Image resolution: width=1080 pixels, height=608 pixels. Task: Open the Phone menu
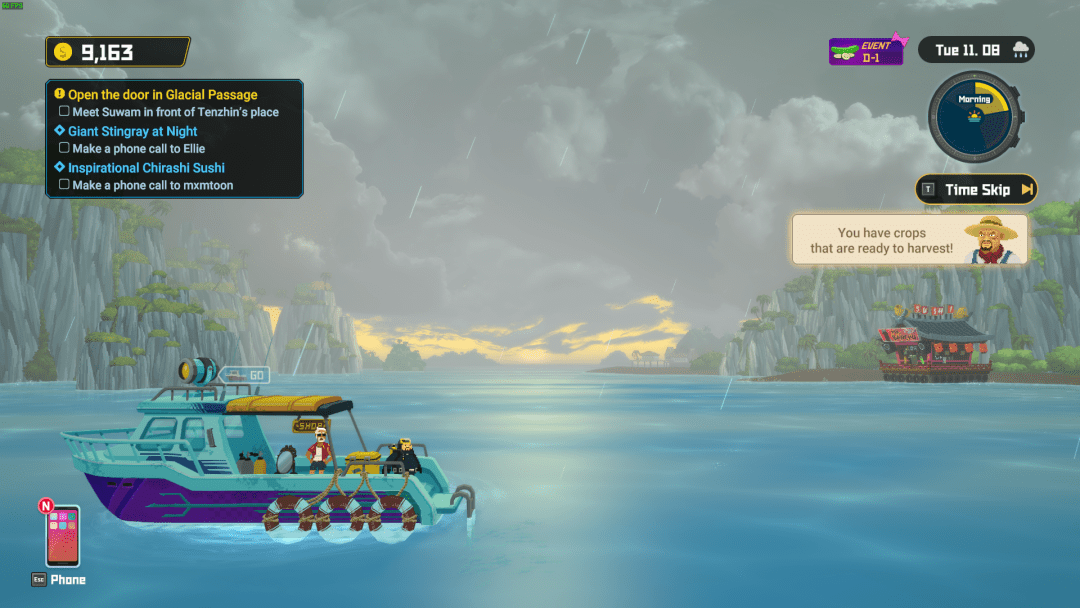click(62, 537)
